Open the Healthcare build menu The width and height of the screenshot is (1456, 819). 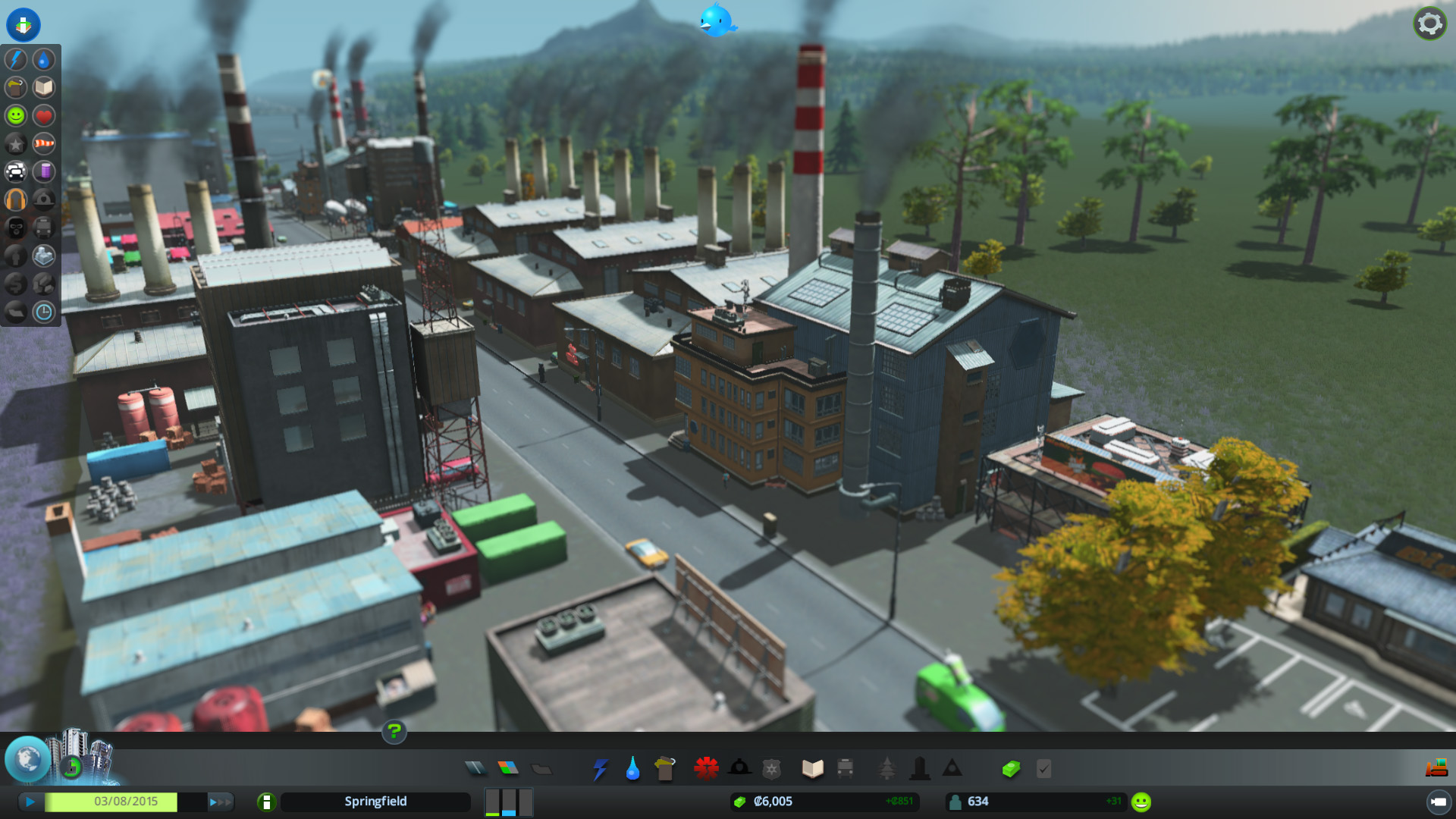(706, 768)
